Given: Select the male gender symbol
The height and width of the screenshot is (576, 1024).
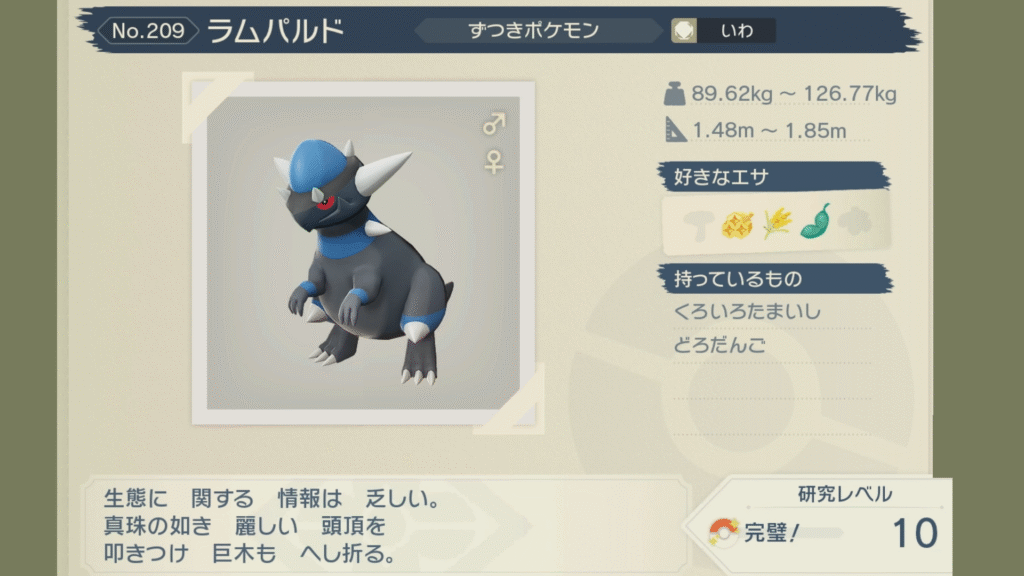Looking at the screenshot, I should pyautogui.click(x=494, y=124).
